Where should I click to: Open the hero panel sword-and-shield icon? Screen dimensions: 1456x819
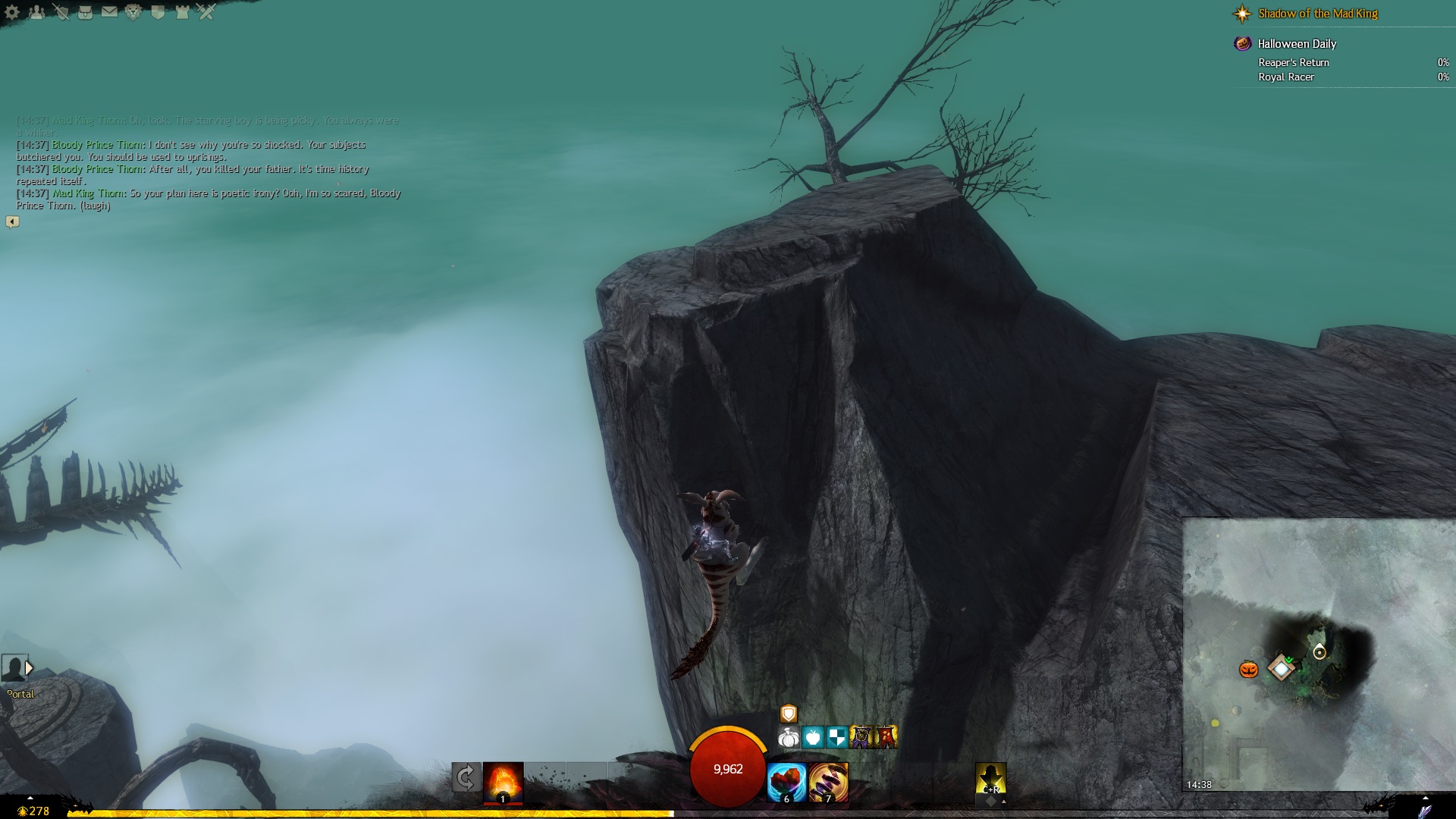point(61,12)
